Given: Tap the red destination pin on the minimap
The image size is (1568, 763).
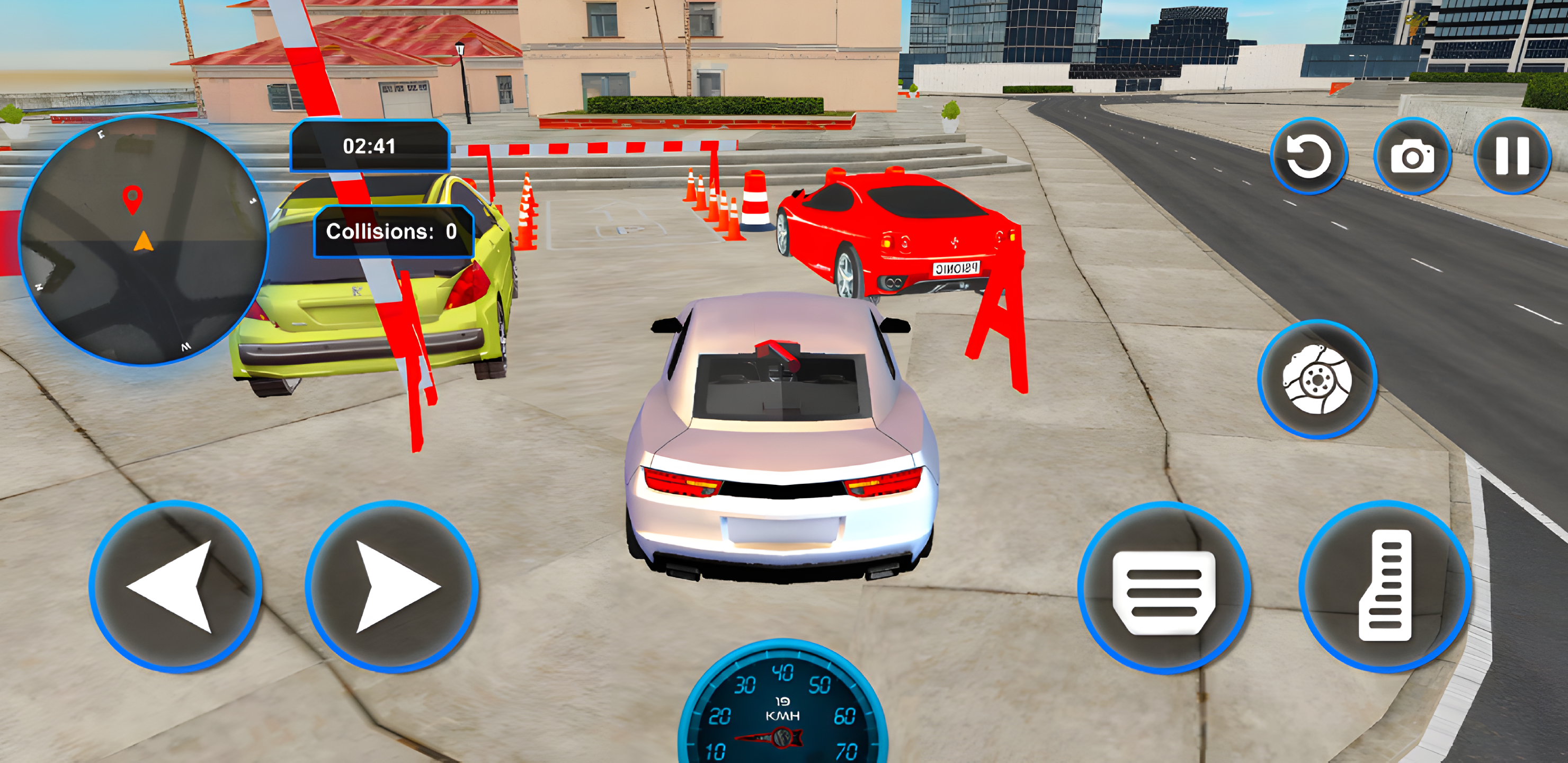Looking at the screenshot, I should click(x=131, y=200).
